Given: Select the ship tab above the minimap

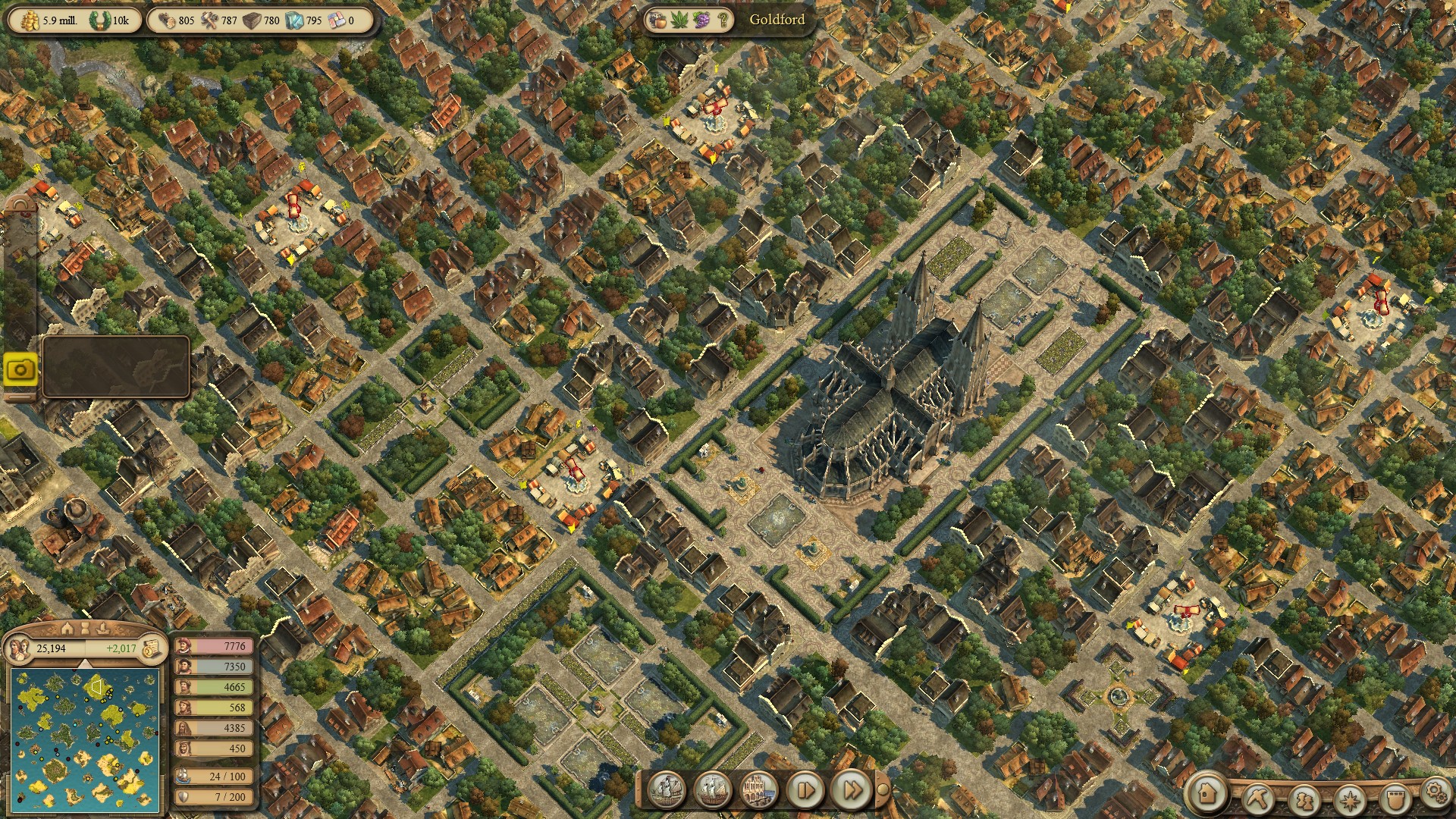Looking at the screenshot, I should (104, 629).
